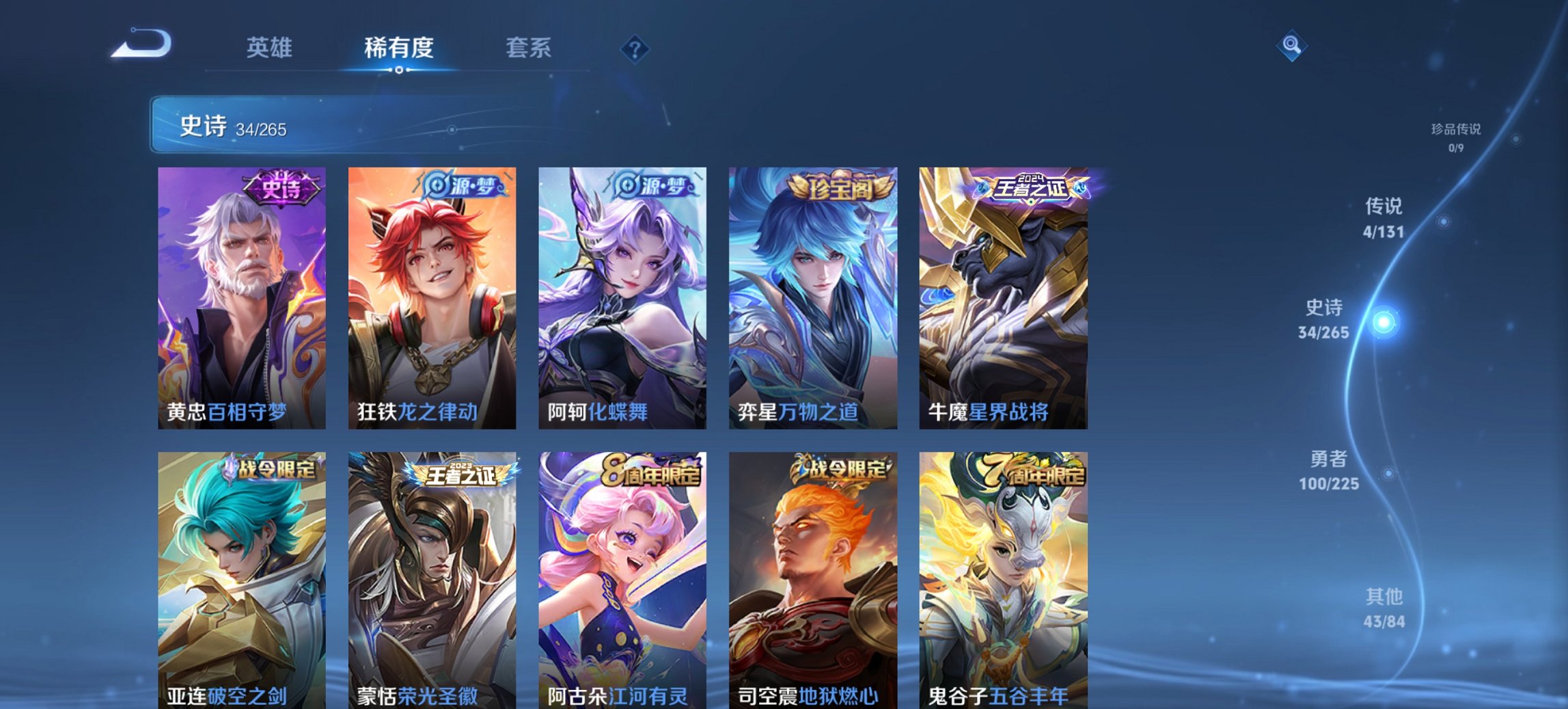Open the help question mark icon
Viewport: 1568px width, 709px height.
(635, 48)
